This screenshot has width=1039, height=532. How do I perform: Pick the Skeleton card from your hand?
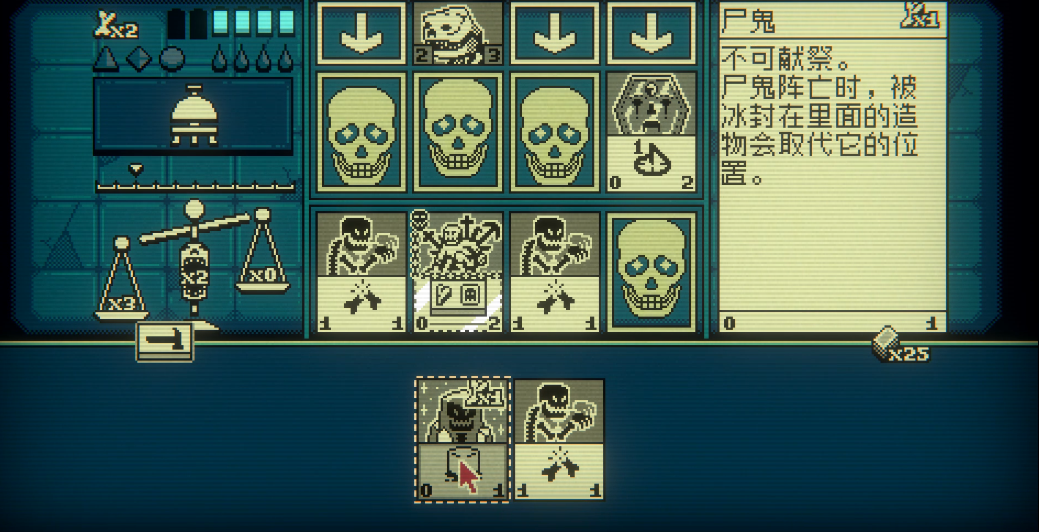pyautogui.click(x=559, y=438)
